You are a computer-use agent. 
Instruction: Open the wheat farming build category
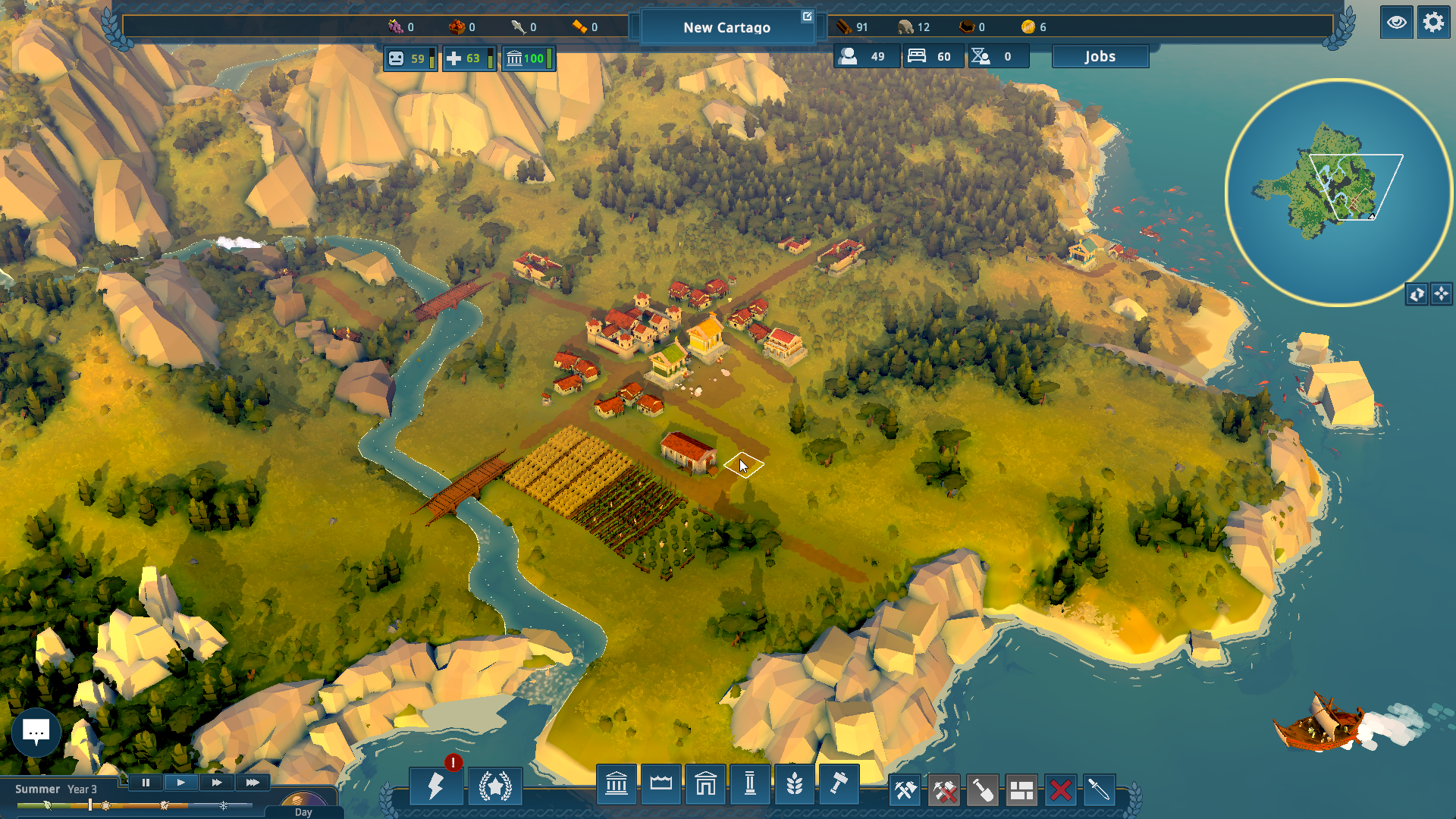(x=794, y=784)
